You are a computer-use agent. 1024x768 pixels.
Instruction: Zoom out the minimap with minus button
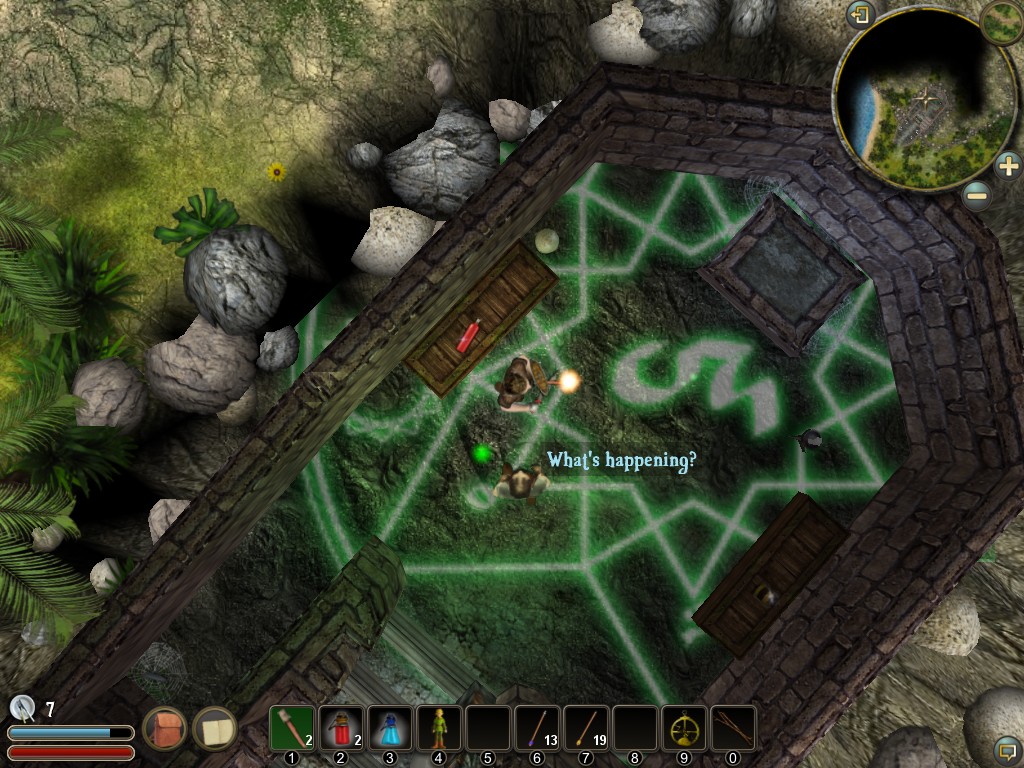[978, 195]
